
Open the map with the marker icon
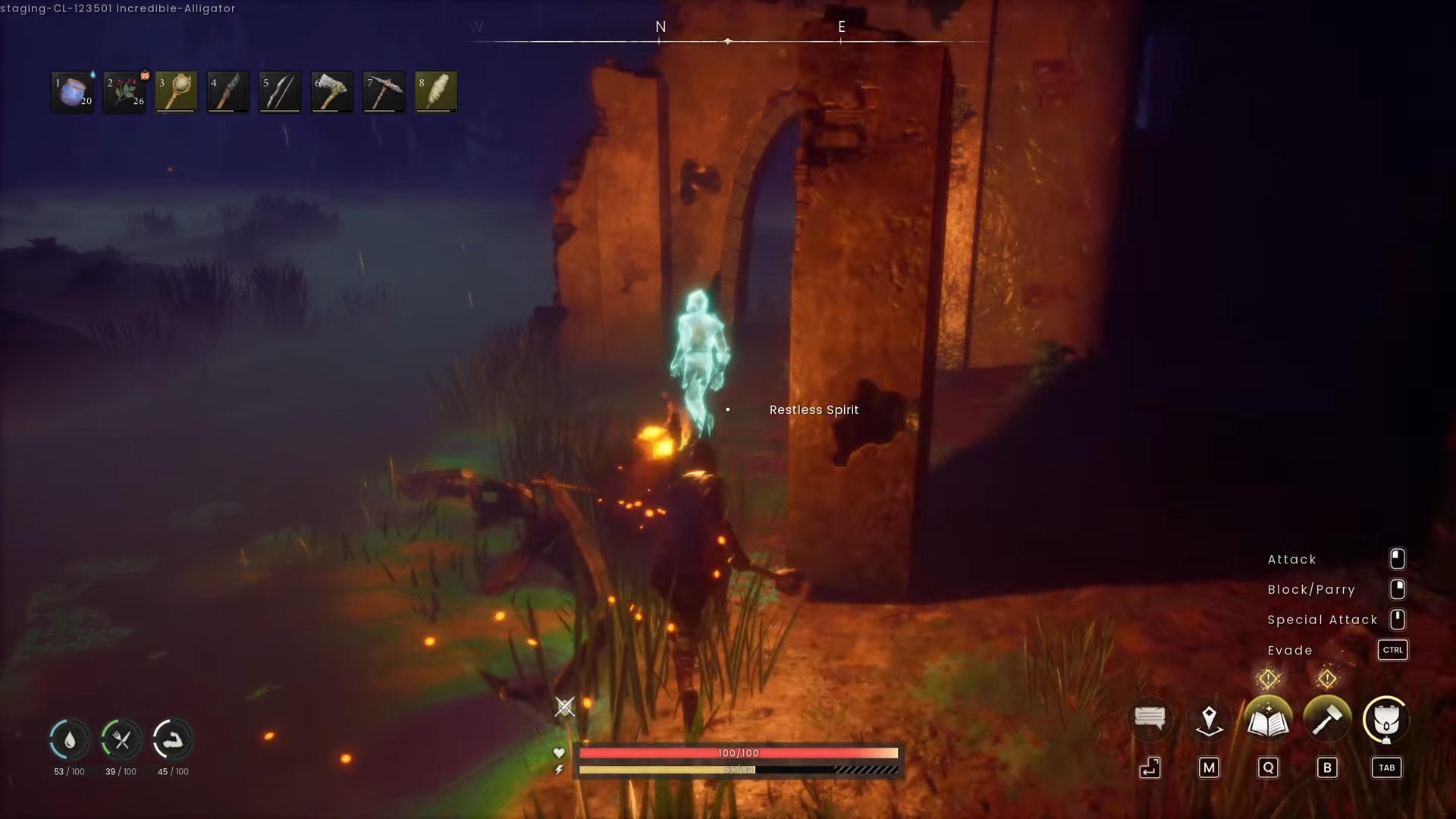[1209, 719]
